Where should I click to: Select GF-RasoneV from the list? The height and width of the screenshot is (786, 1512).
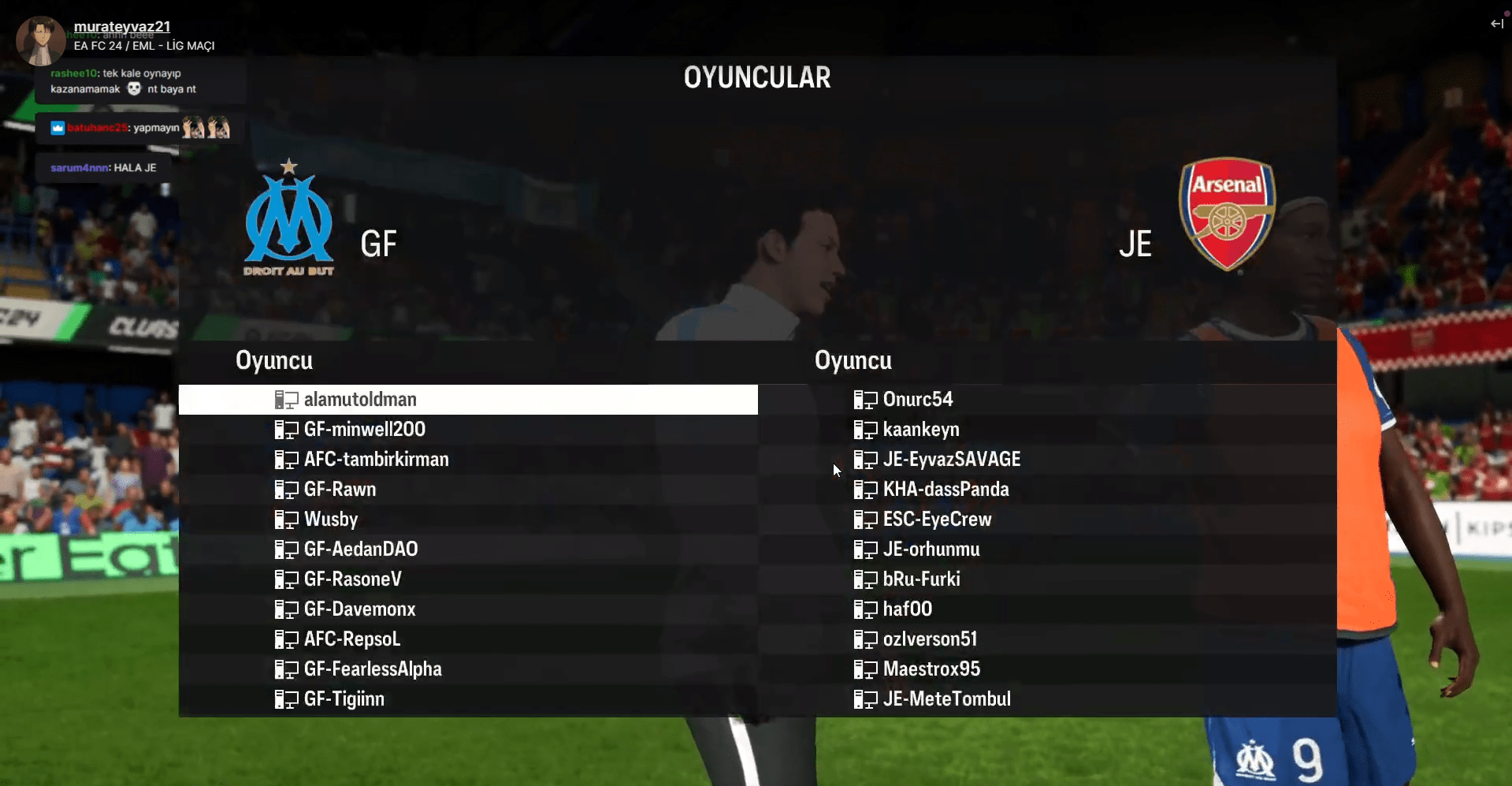click(x=352, y=579)
